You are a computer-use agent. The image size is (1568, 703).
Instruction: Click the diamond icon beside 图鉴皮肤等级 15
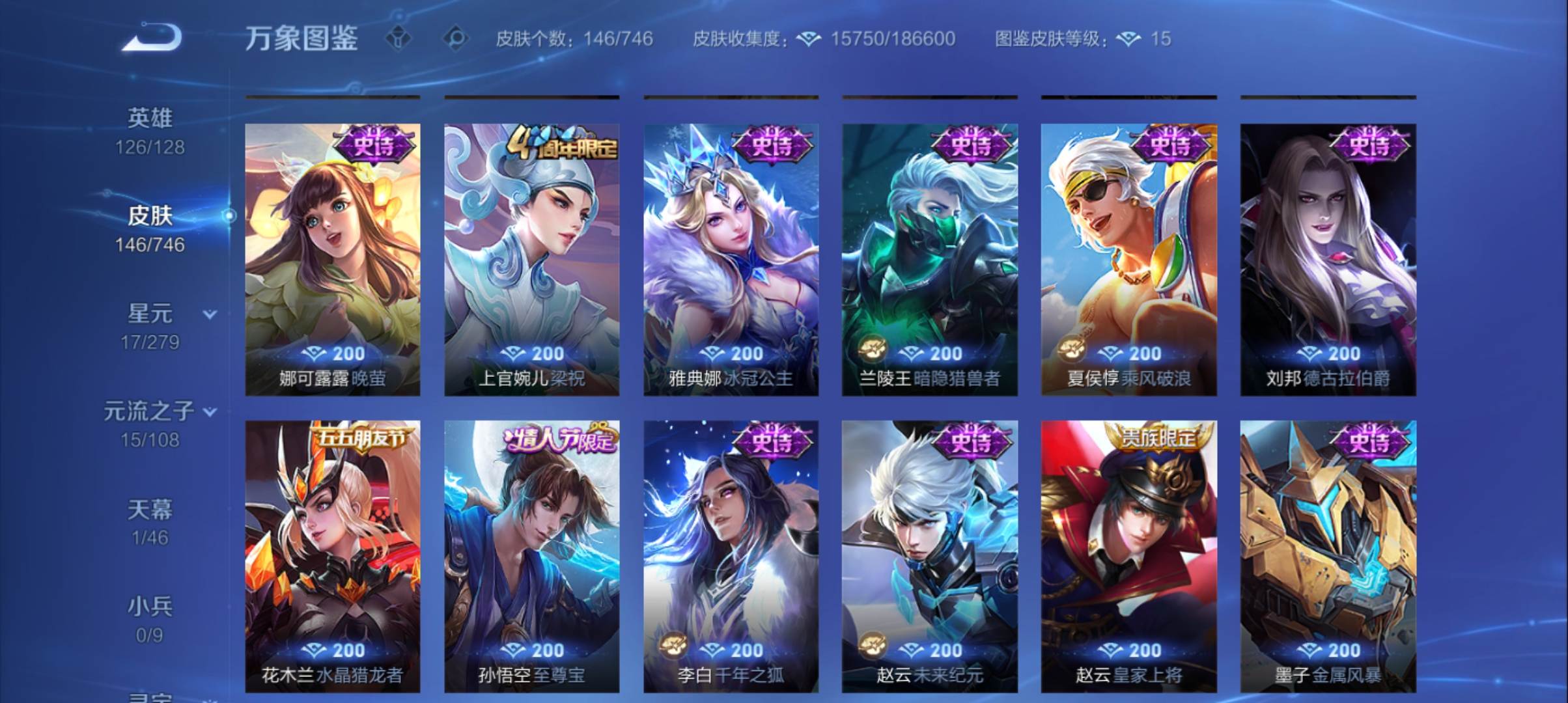coord(1127,39)
